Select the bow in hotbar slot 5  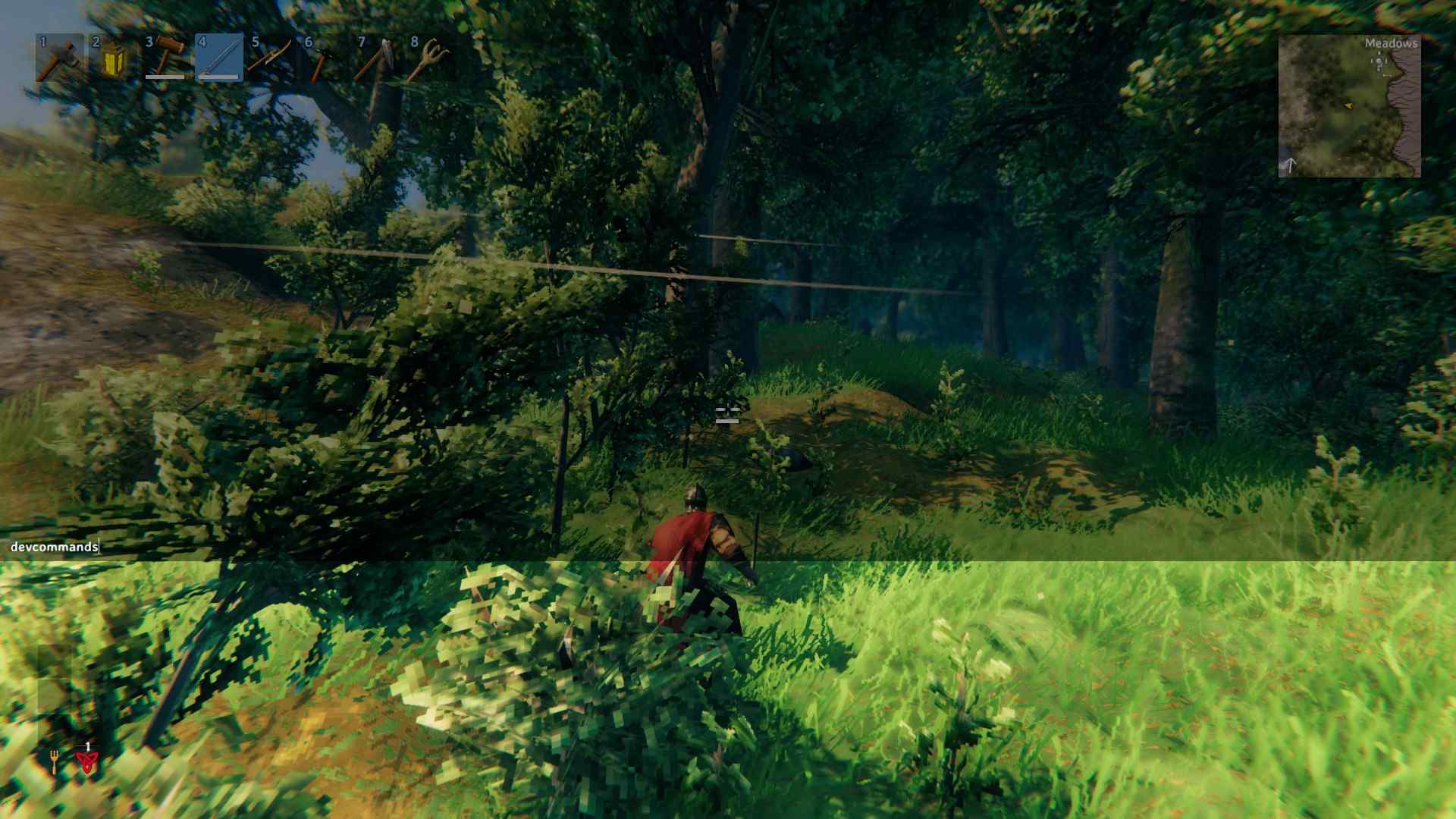(271, 61)
